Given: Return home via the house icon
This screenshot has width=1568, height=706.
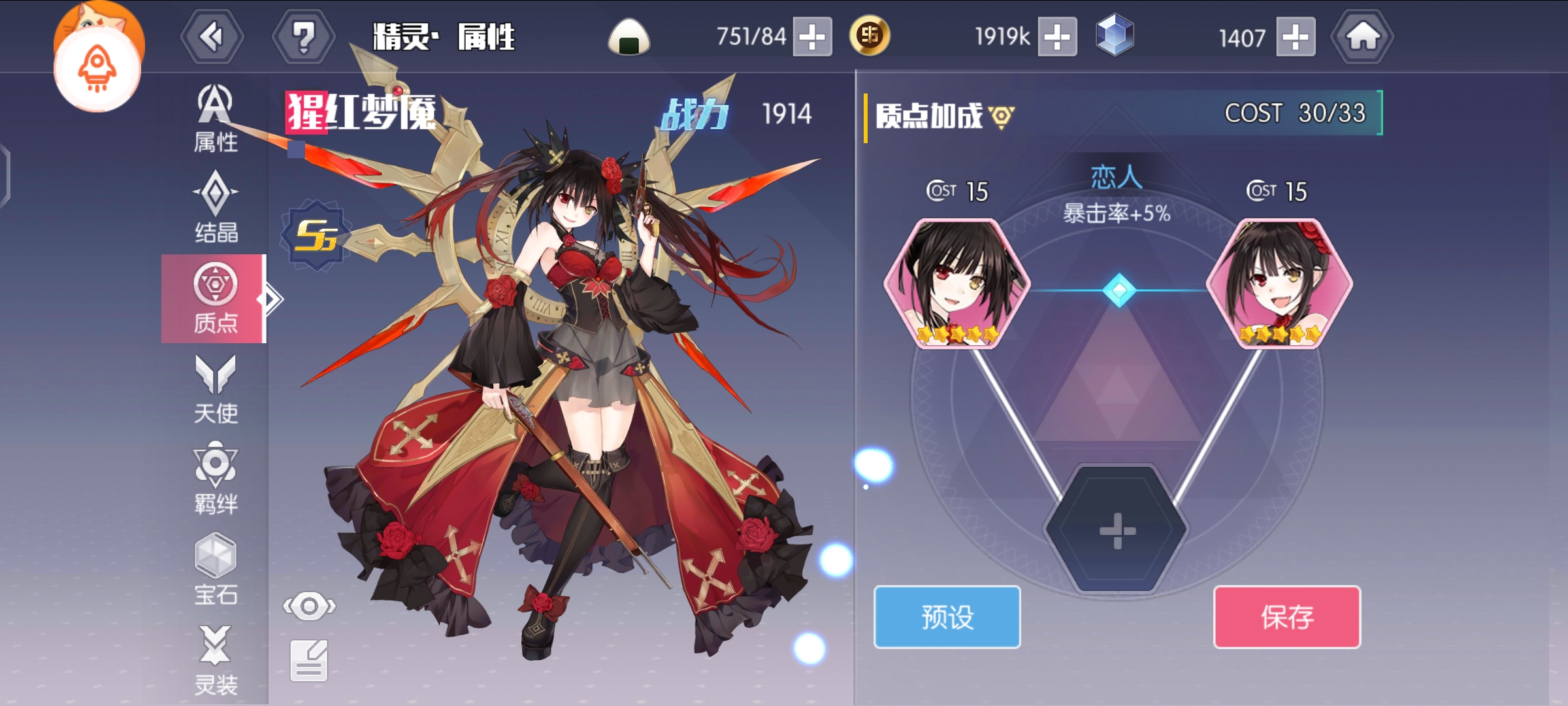Looking at the screenshot, I should click(x=1362, y=37).
